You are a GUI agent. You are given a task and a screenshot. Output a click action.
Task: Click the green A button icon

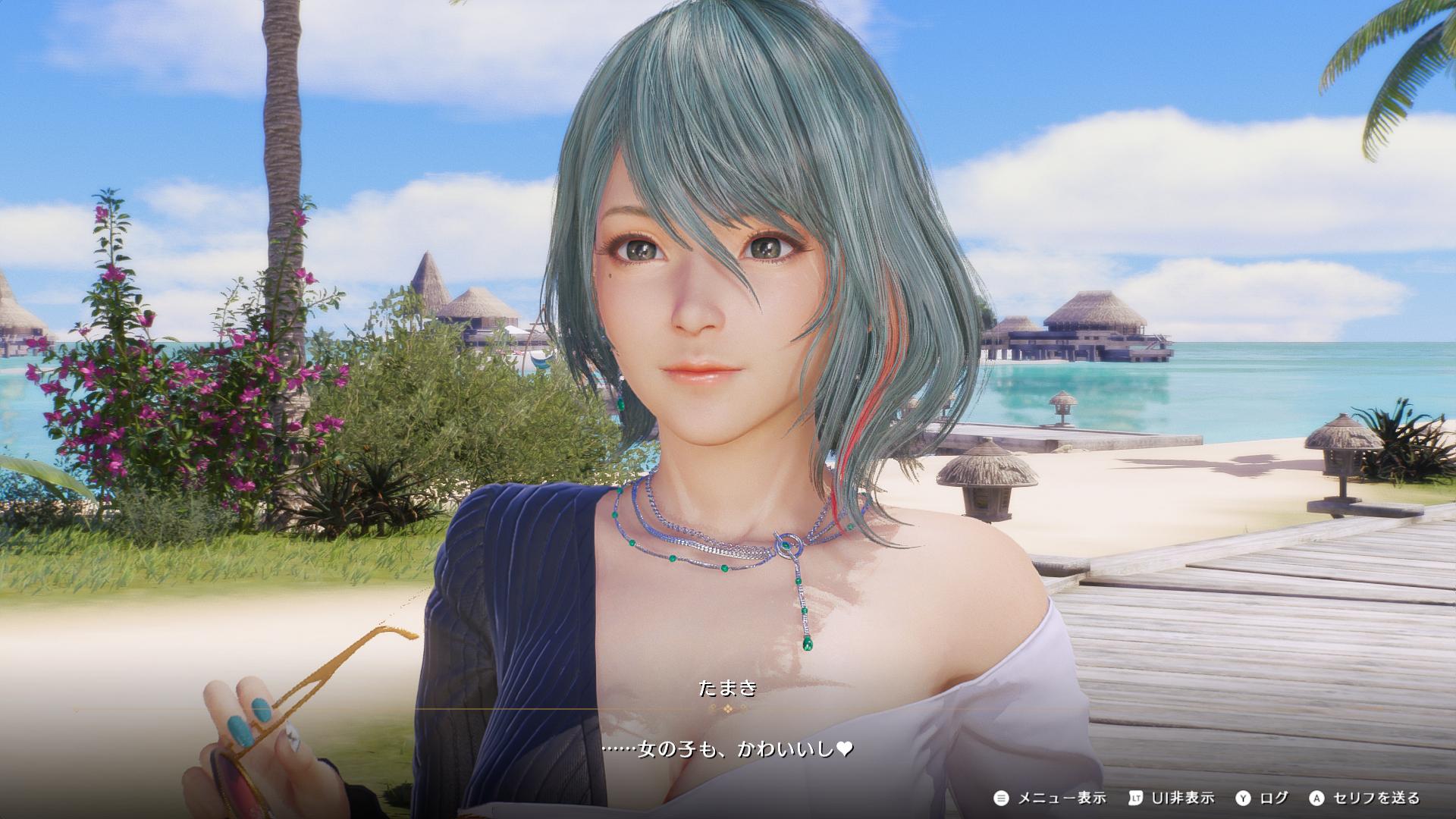(x=1315, y=799)
